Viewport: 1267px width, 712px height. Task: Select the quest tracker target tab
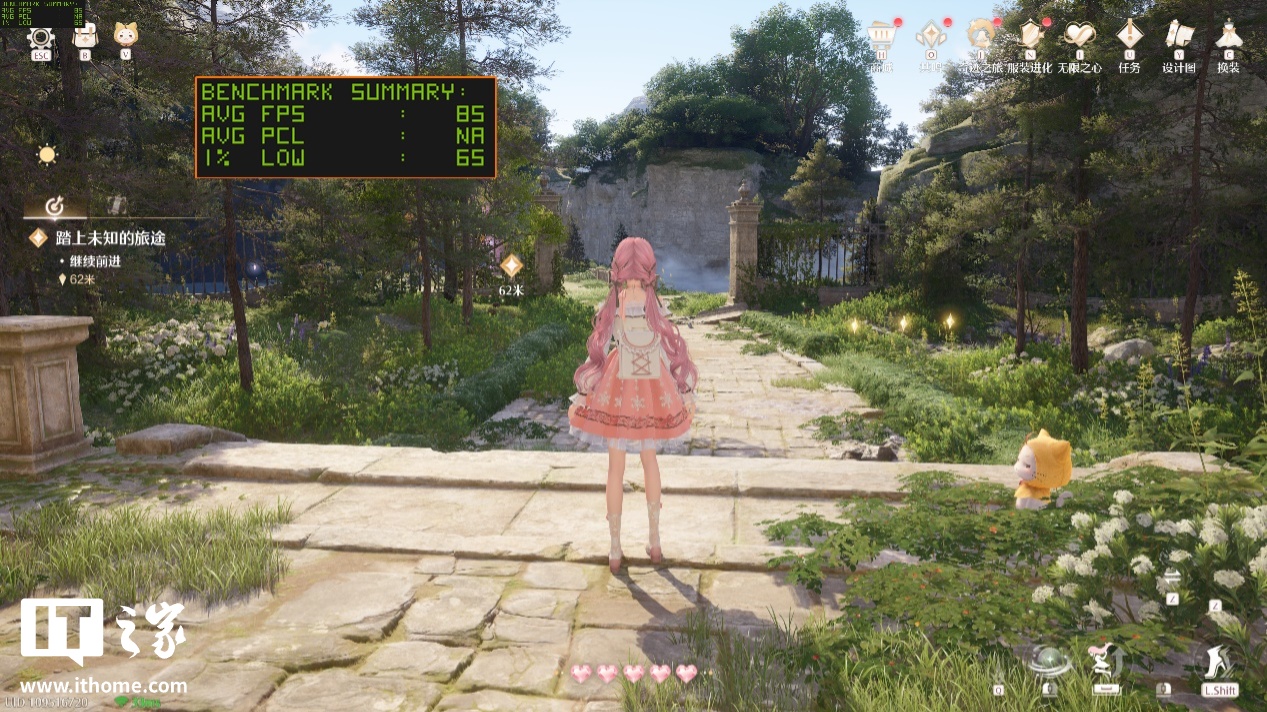pyautogui.click(x=55, y=206)
